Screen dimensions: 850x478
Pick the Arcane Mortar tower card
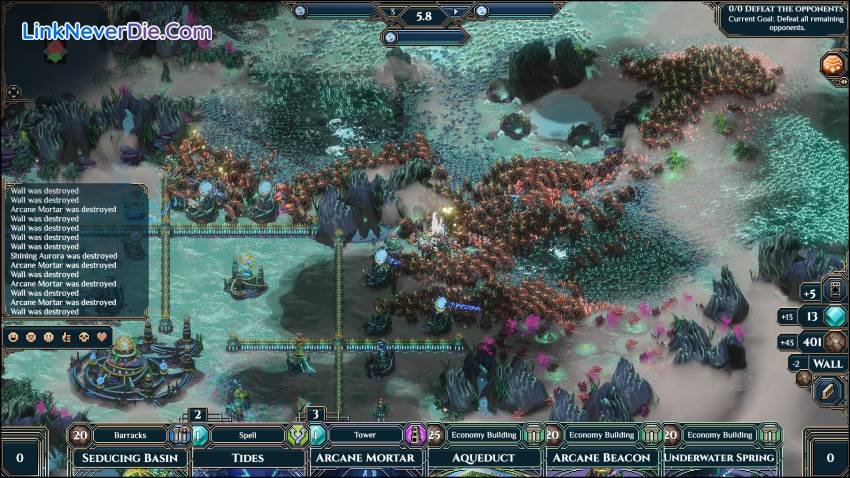pos(365,457)
